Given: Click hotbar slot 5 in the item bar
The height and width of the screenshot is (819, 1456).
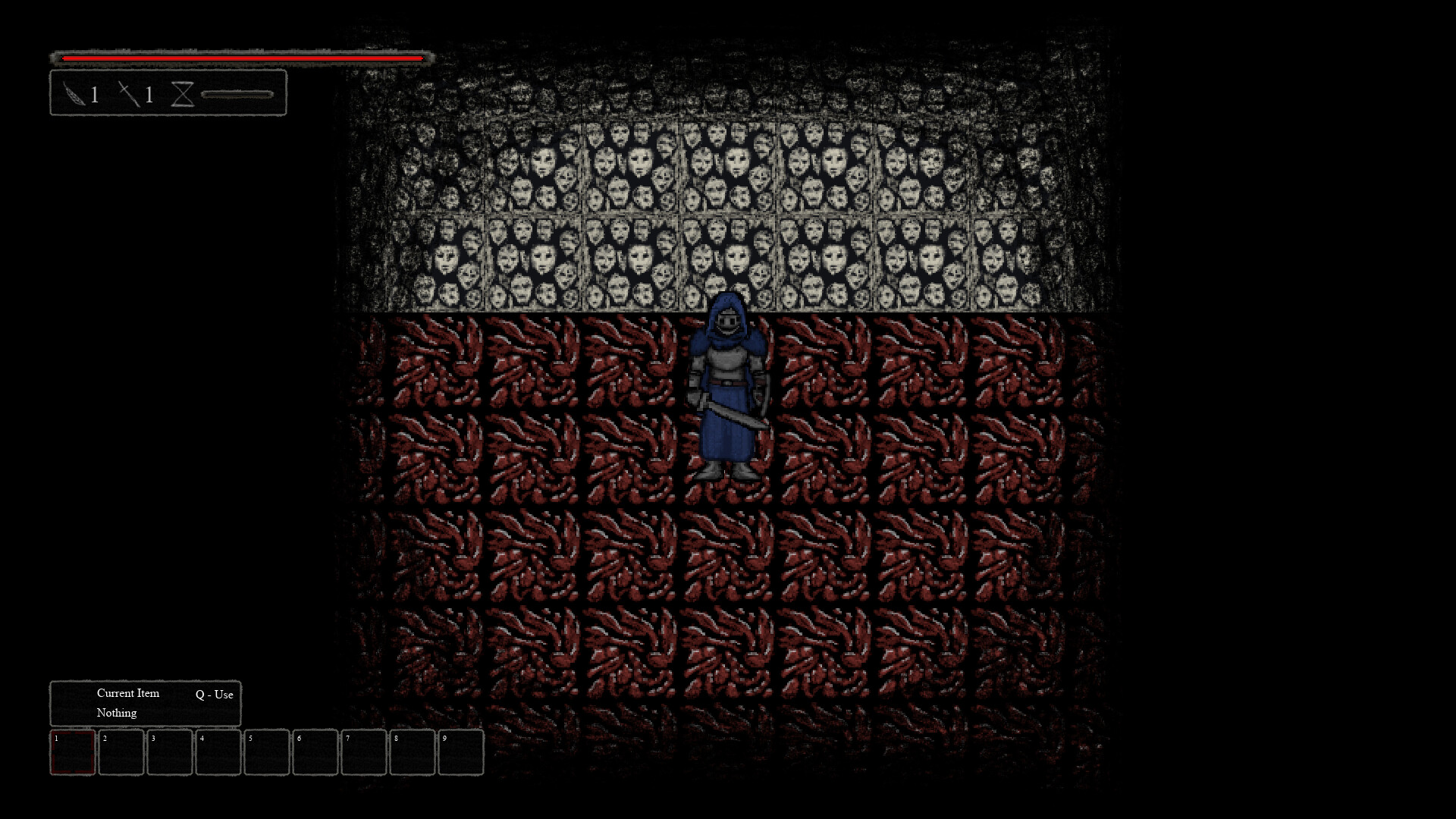Looking at the screenshot, I should tap(267, 753).
